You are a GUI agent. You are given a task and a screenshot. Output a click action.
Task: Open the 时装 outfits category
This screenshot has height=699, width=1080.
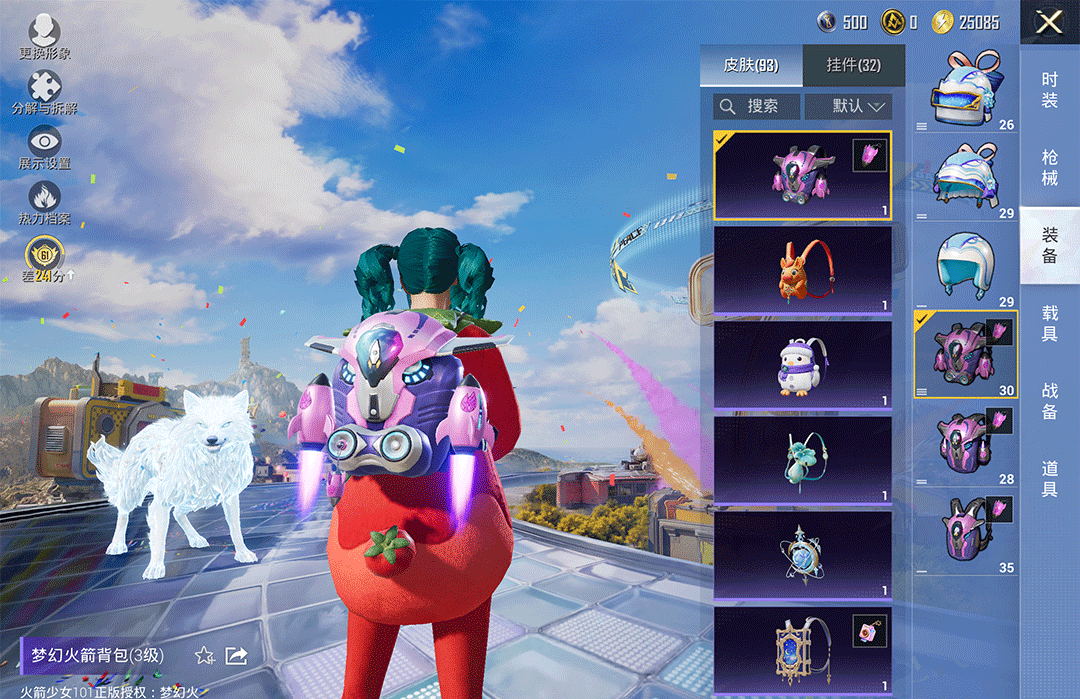(x=1050, y=90)
